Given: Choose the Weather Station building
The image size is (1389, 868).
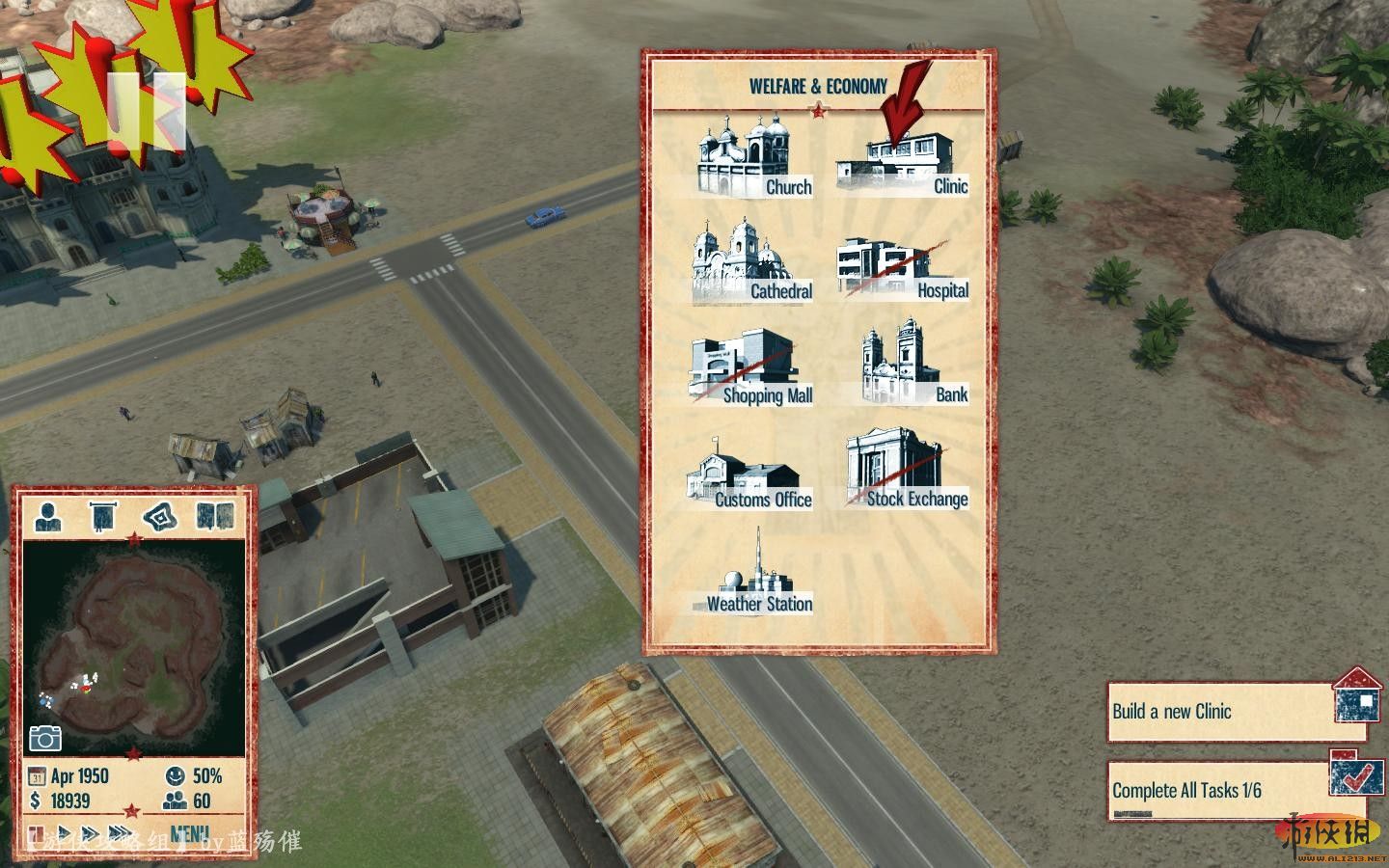Looking at the screenshot, I should (755, 577).
